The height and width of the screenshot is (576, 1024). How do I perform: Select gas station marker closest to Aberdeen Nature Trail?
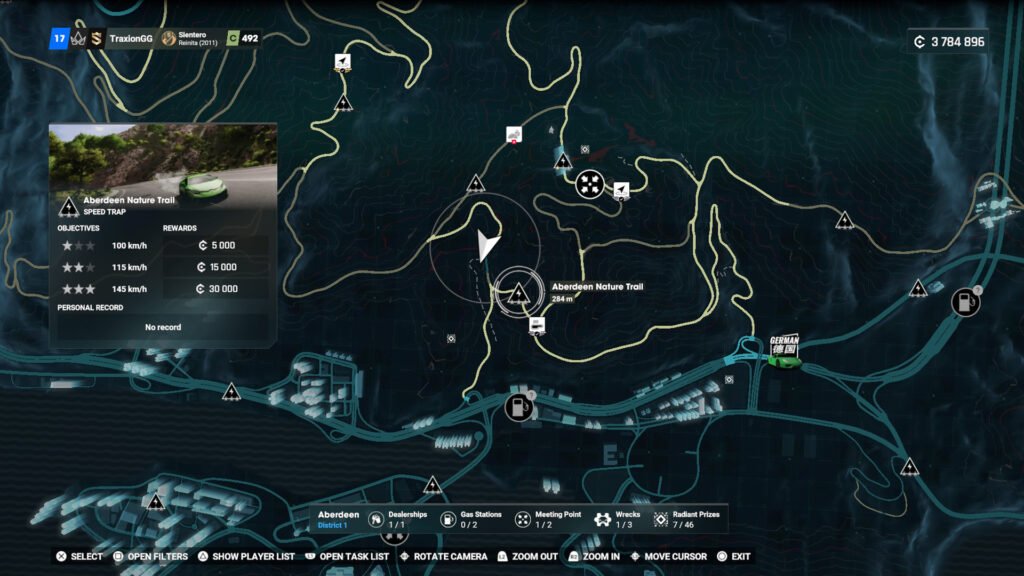pos(518,406)
